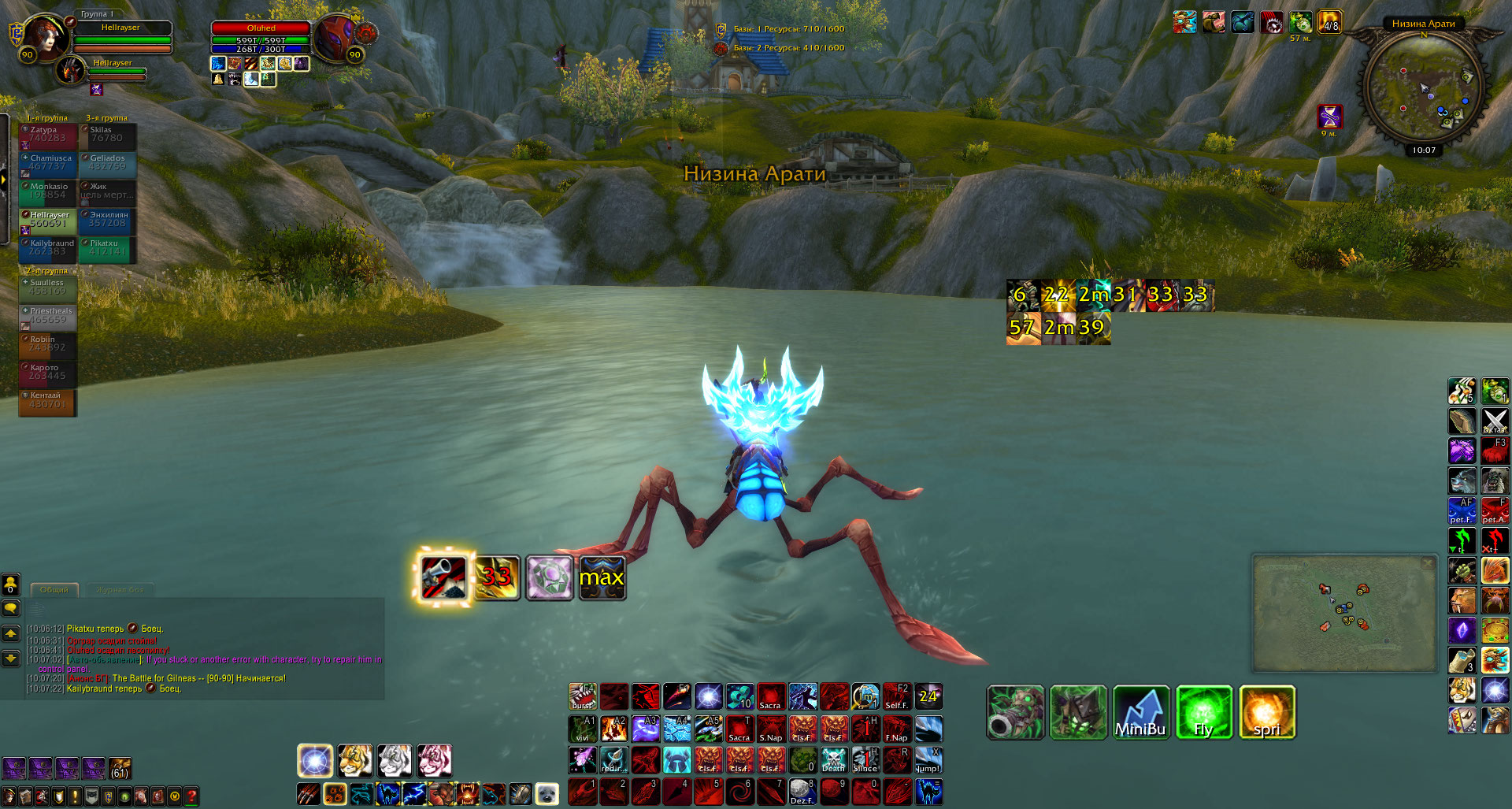Trigger the burst macro button
1512x809 pixels.
tap(582, 696)
